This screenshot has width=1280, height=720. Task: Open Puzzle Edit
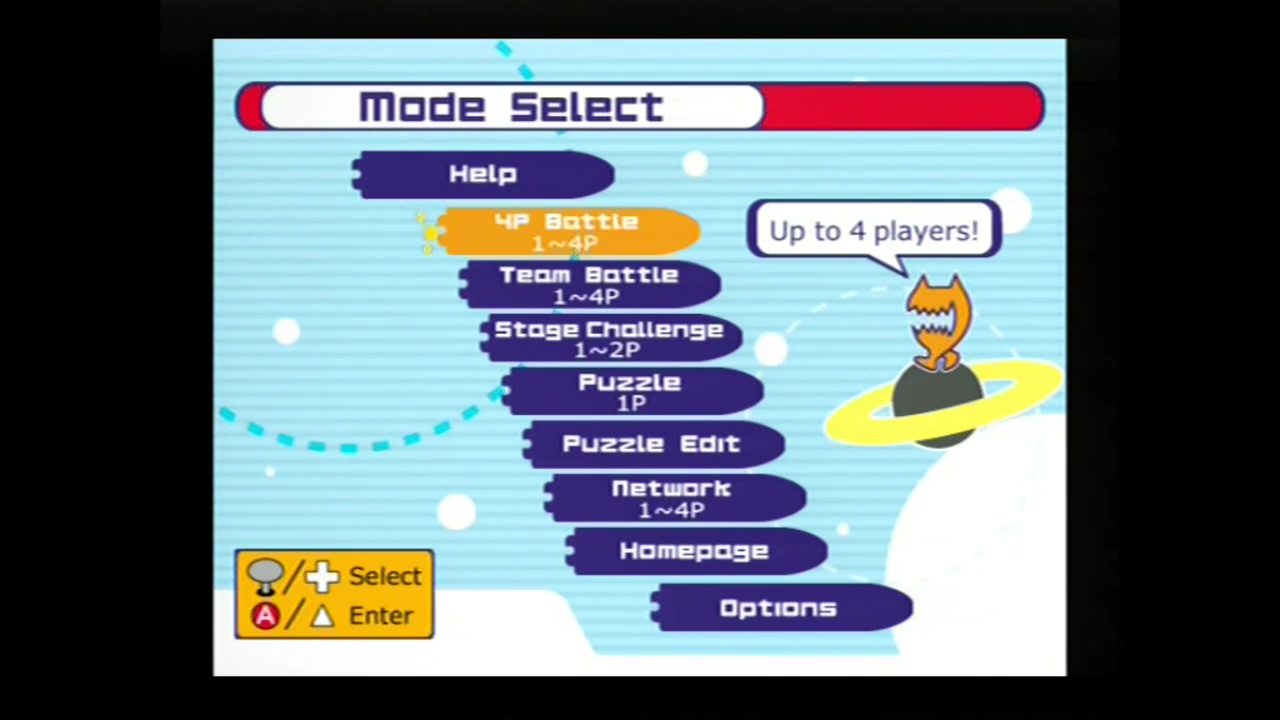[652, 444]
